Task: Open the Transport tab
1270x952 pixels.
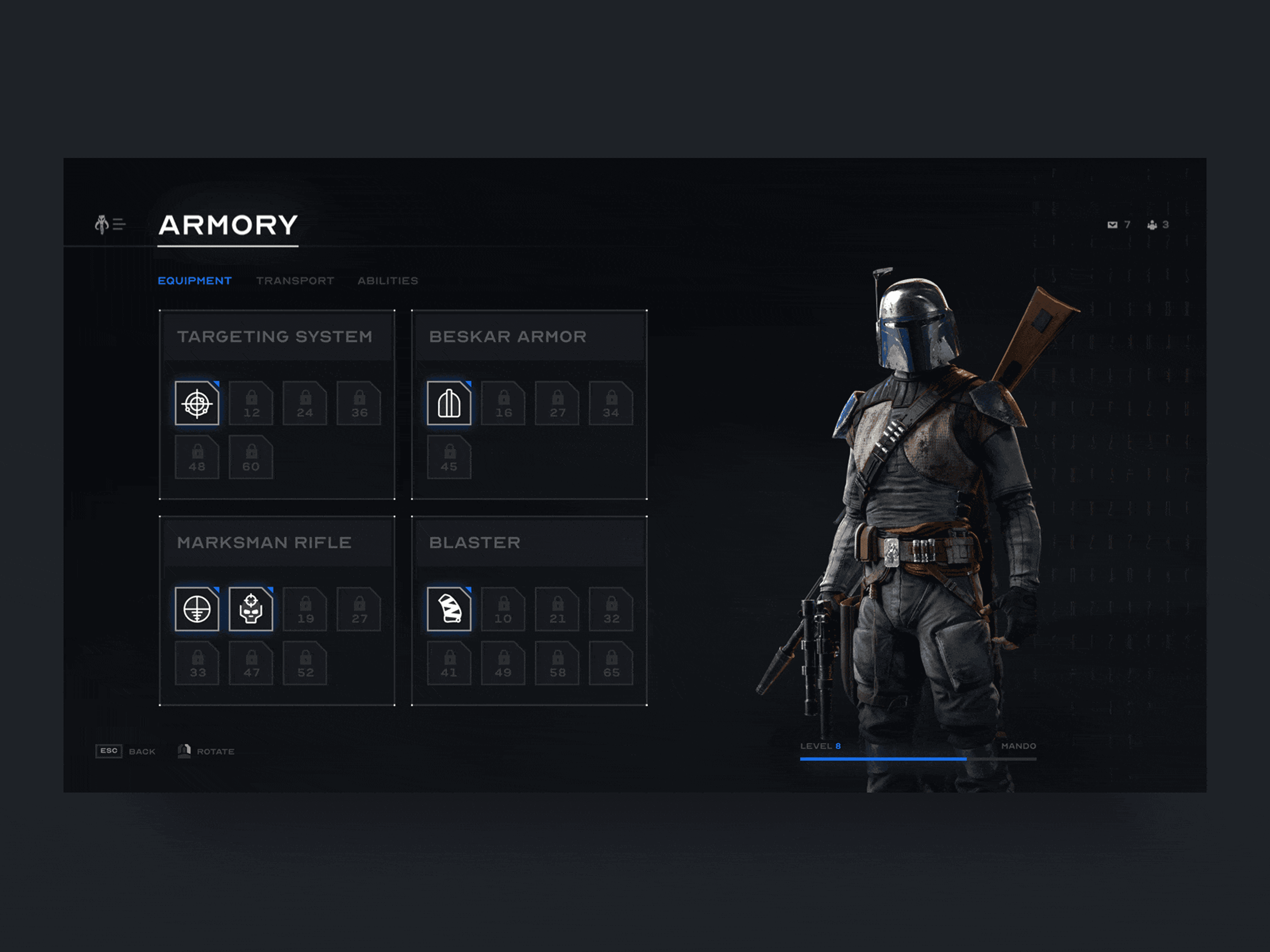Action: click(295, 280)
